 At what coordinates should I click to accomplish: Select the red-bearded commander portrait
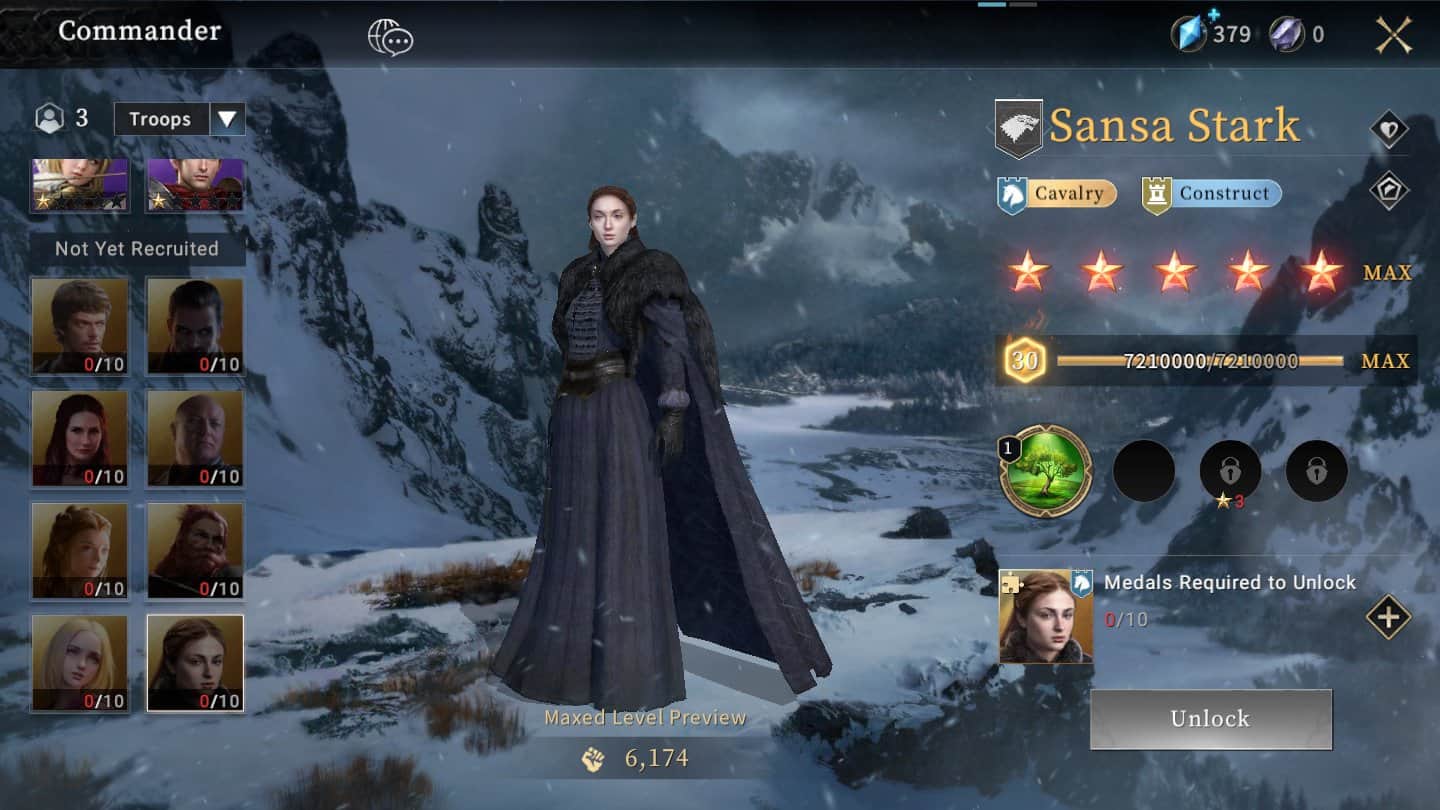pos(195,550)
